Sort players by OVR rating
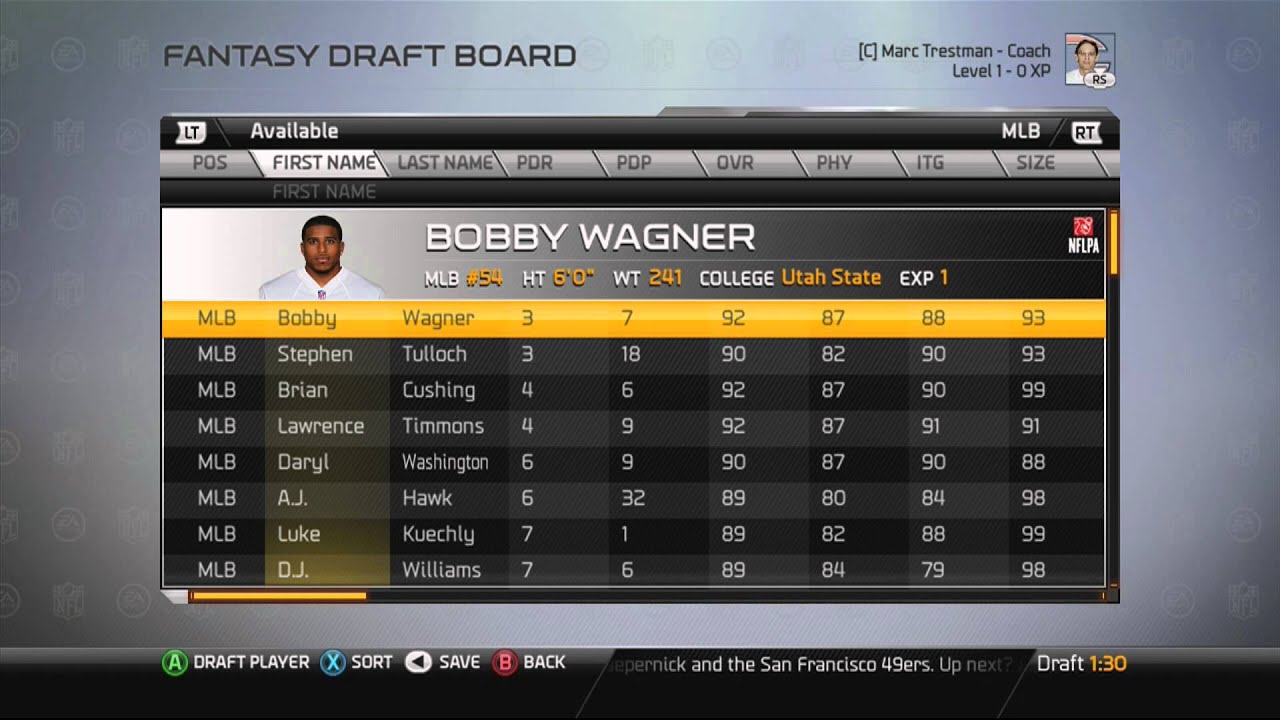 (x=735, y=163)
